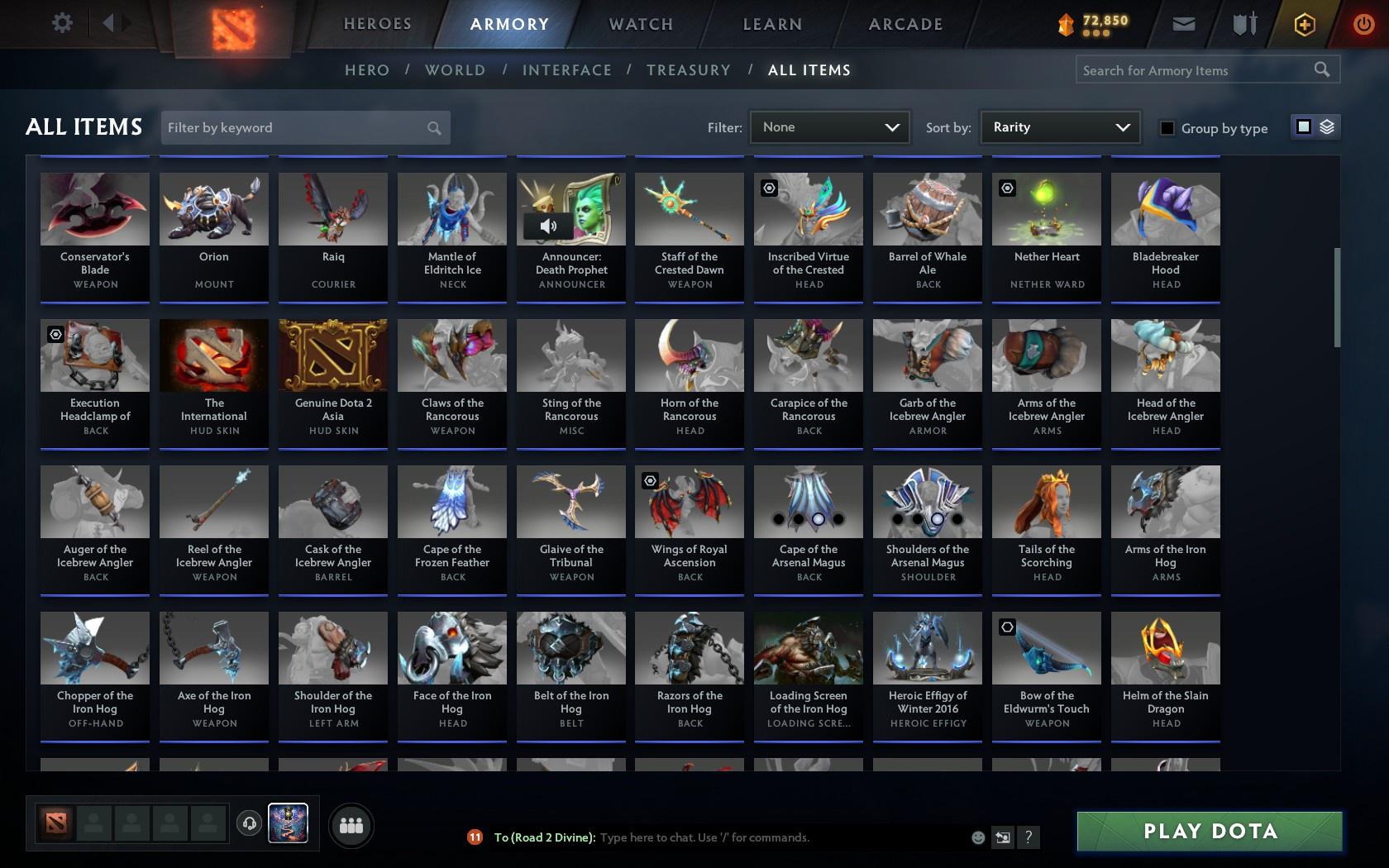The image size is (1389, 868).
Task: Click the magnifying glass in the Armory search bar
Action: click(1321, 69)
